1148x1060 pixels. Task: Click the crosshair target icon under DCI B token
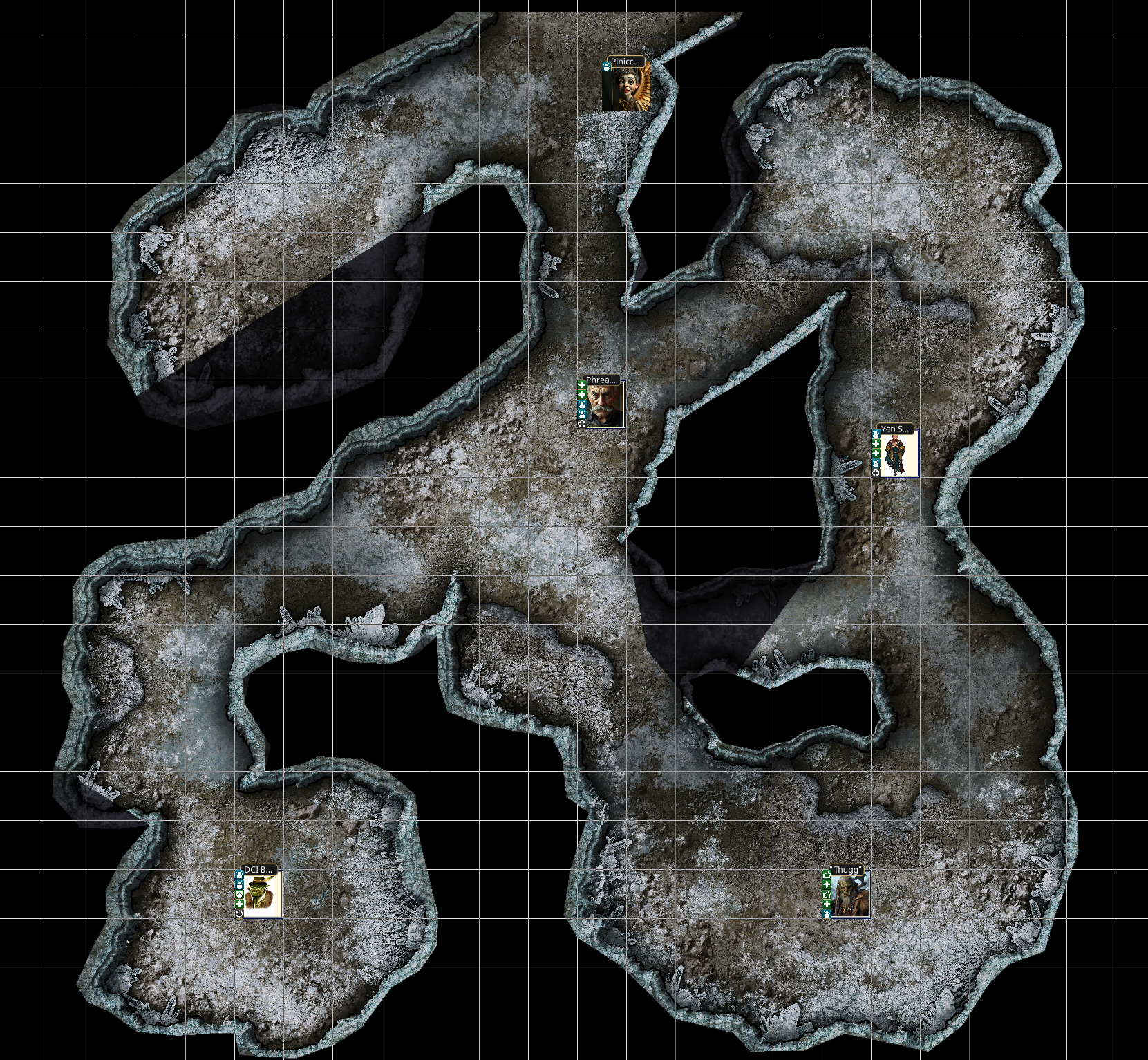tap(239, 914)
